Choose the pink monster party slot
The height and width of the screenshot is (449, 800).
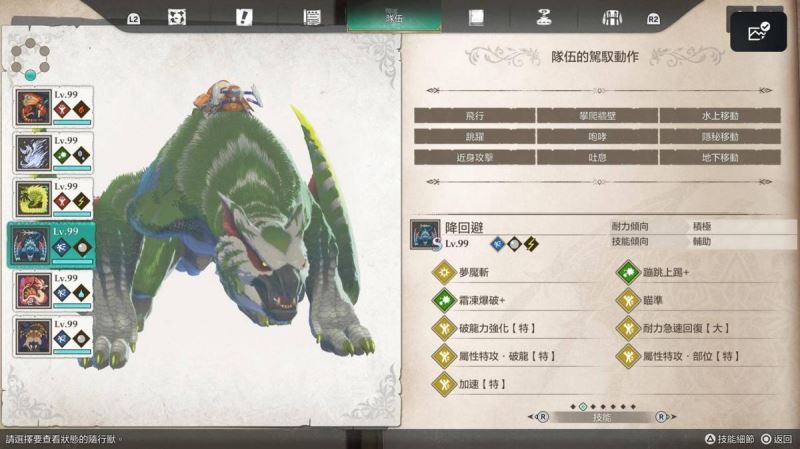(53, 290)
